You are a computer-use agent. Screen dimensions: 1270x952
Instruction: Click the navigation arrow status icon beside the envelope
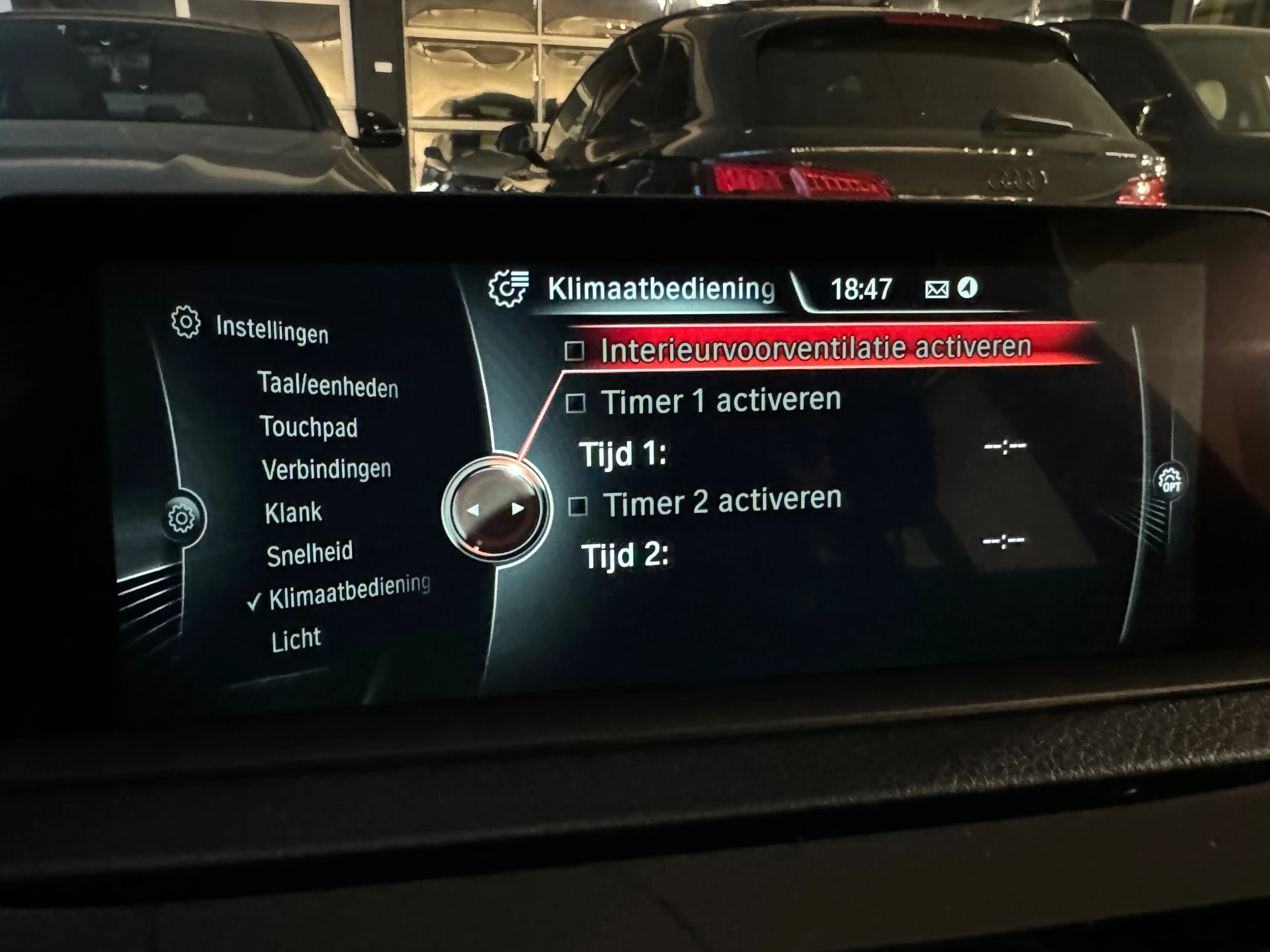pos(969,288)
